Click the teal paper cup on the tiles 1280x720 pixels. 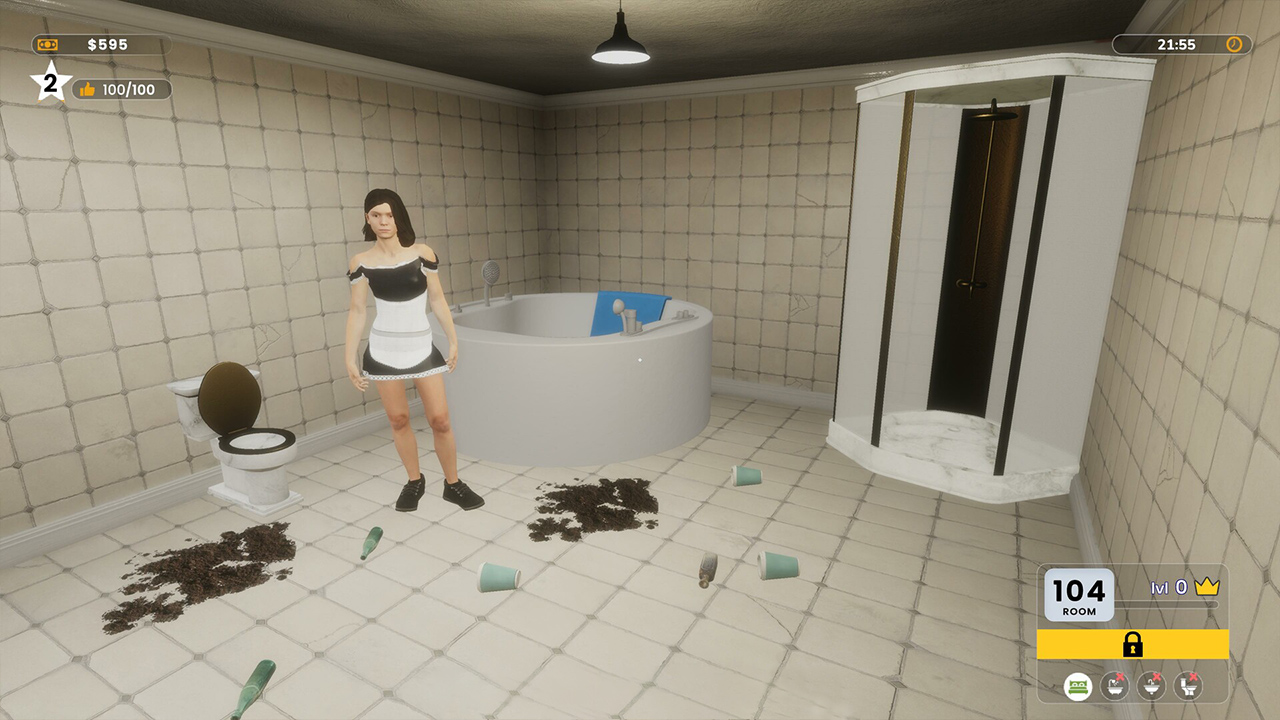pos(497,577)
